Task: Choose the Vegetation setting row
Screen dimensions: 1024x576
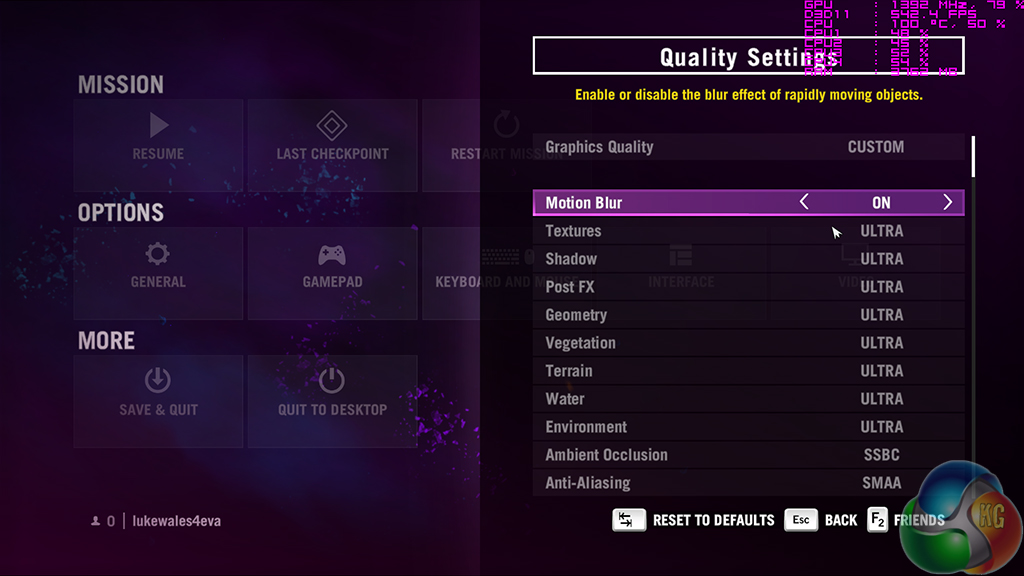Action: (748, 343)
